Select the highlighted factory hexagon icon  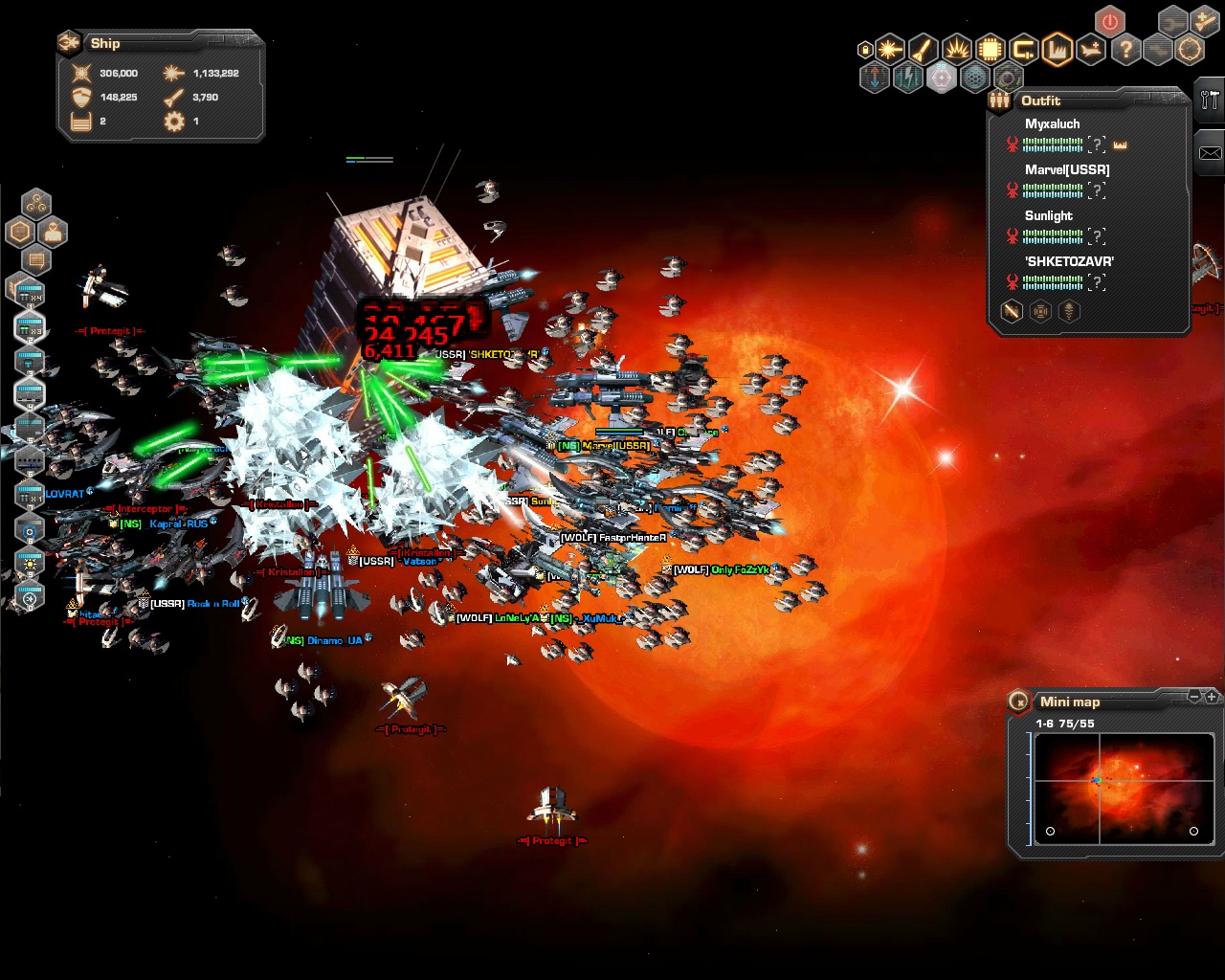coord(1058,49)
